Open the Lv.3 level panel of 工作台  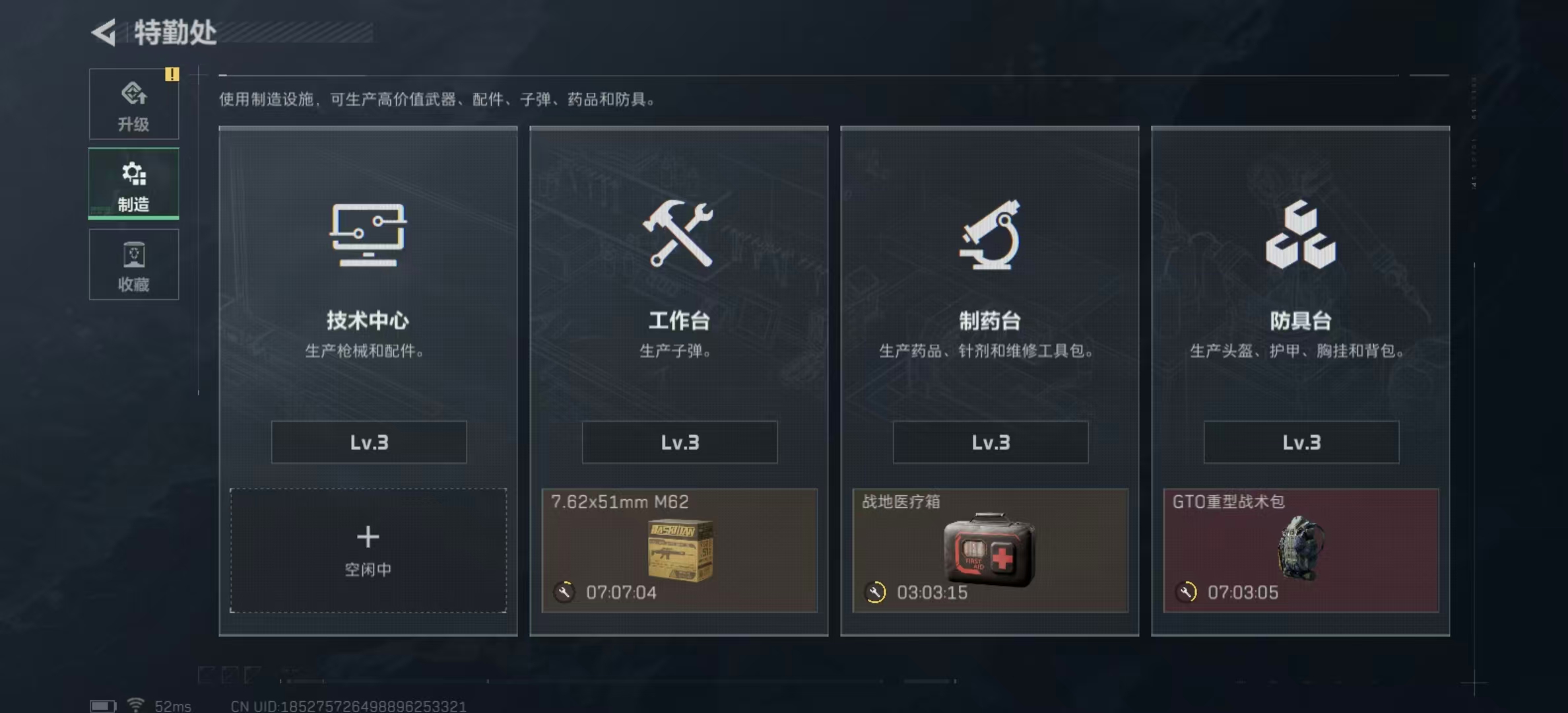click(679, 442)
